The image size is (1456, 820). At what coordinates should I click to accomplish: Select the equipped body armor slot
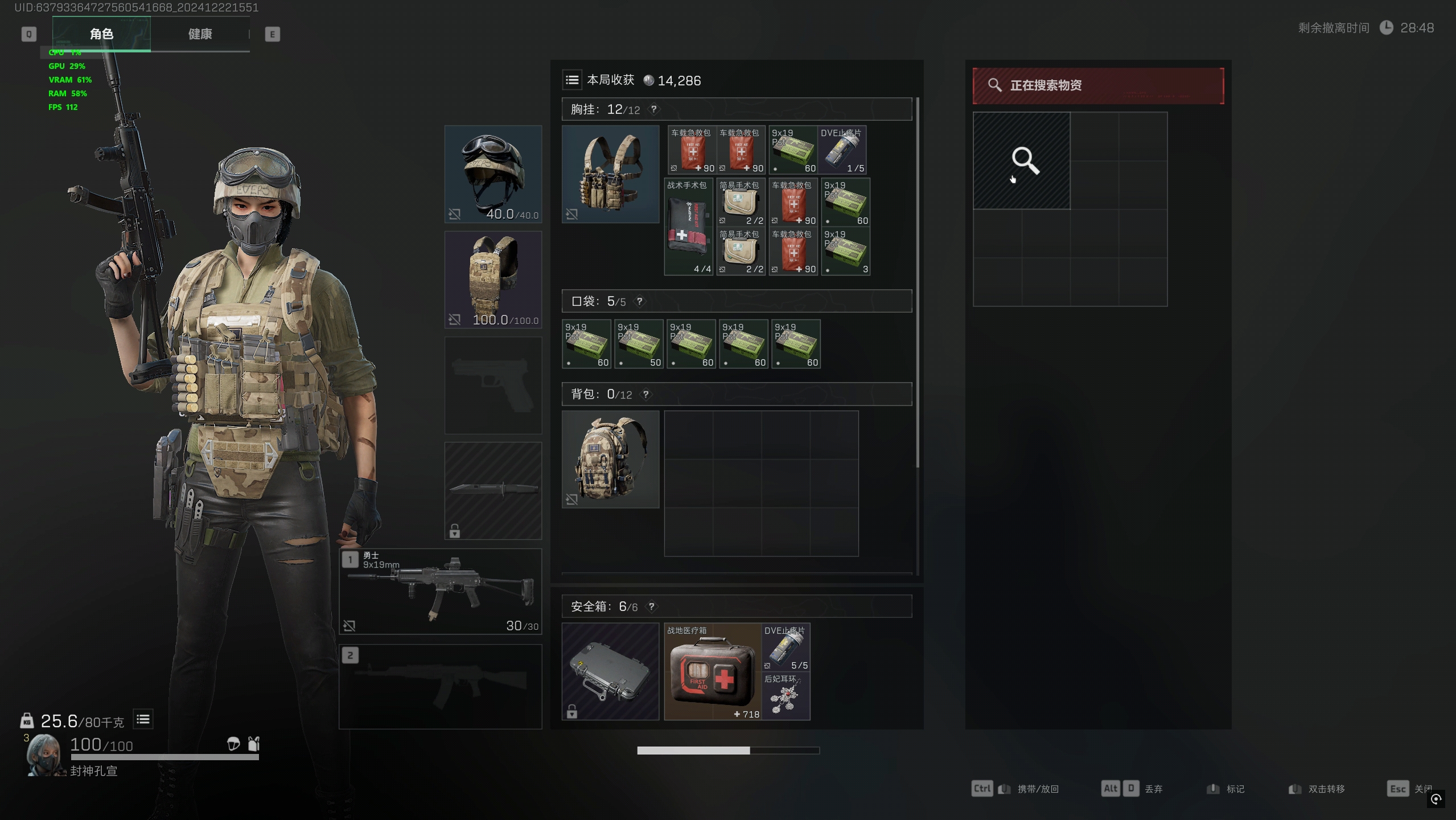pyautogui.click(x=493, y=280)
